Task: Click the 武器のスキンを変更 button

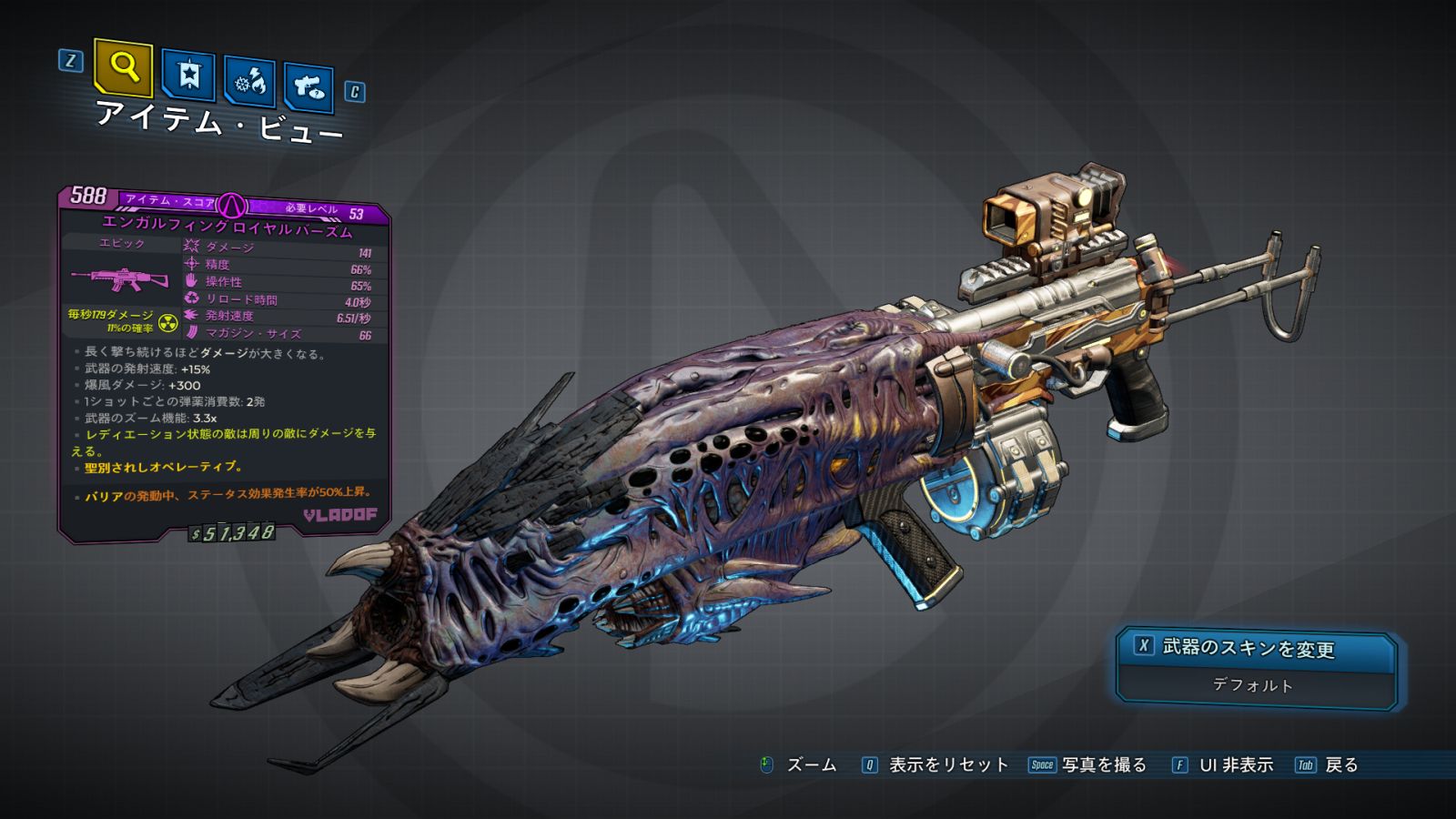Action: point(1255,649)
